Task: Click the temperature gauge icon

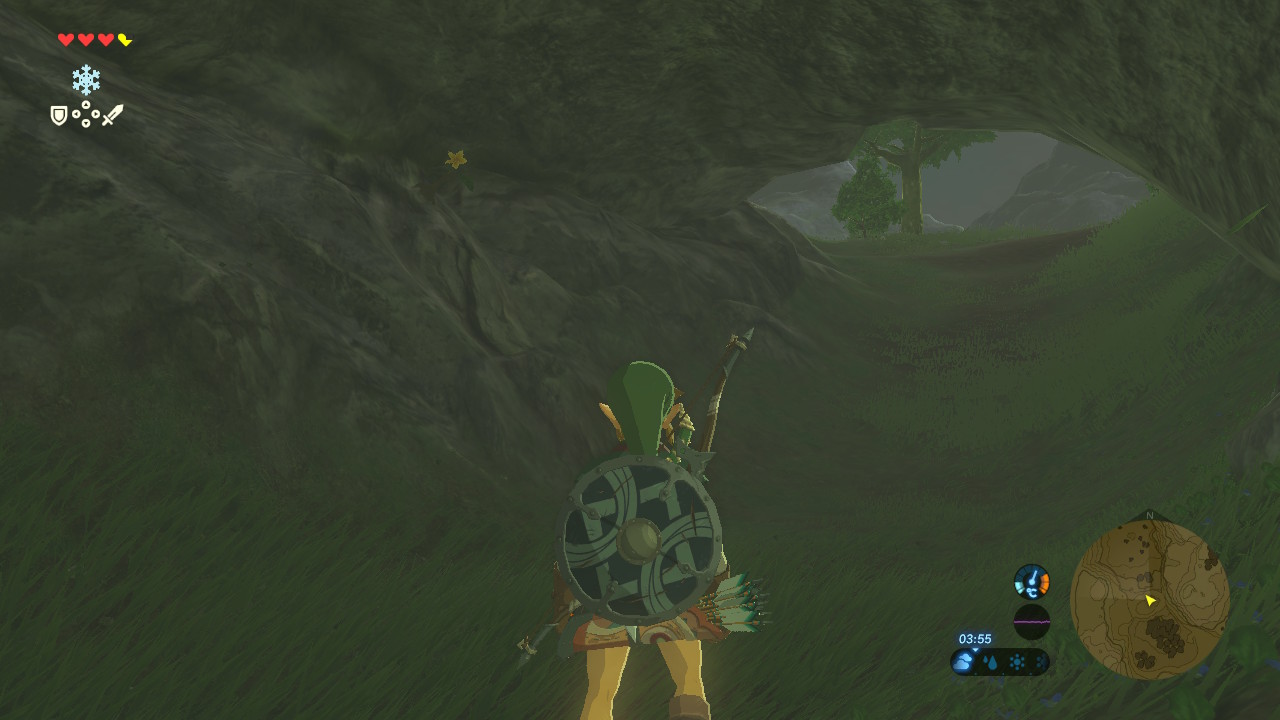Action: [1032, 581]
